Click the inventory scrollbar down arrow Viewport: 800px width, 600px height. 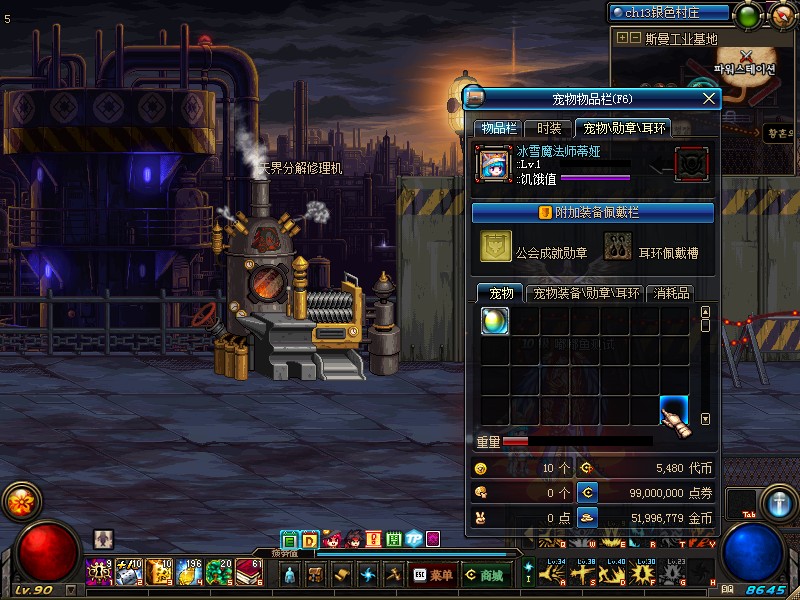pyautogui.click(x=705, y=420)
